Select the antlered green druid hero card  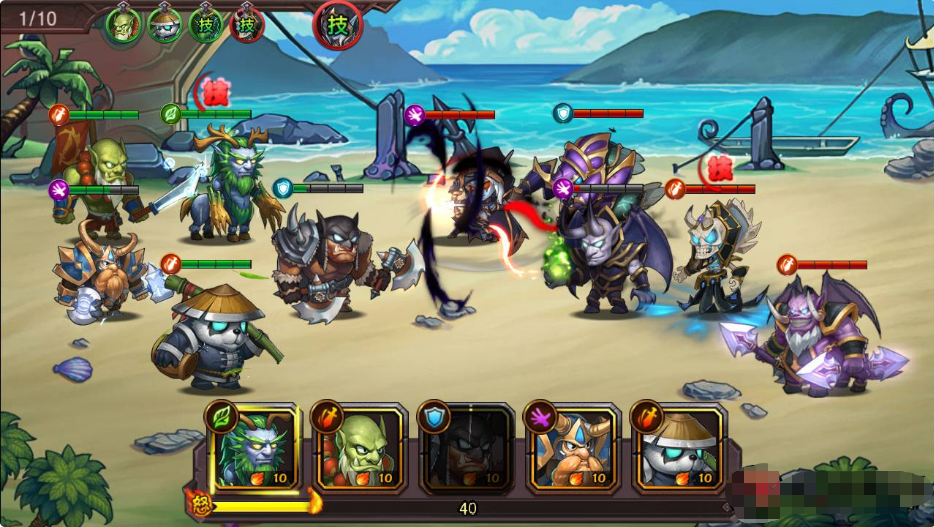click(x=255, y=448)
